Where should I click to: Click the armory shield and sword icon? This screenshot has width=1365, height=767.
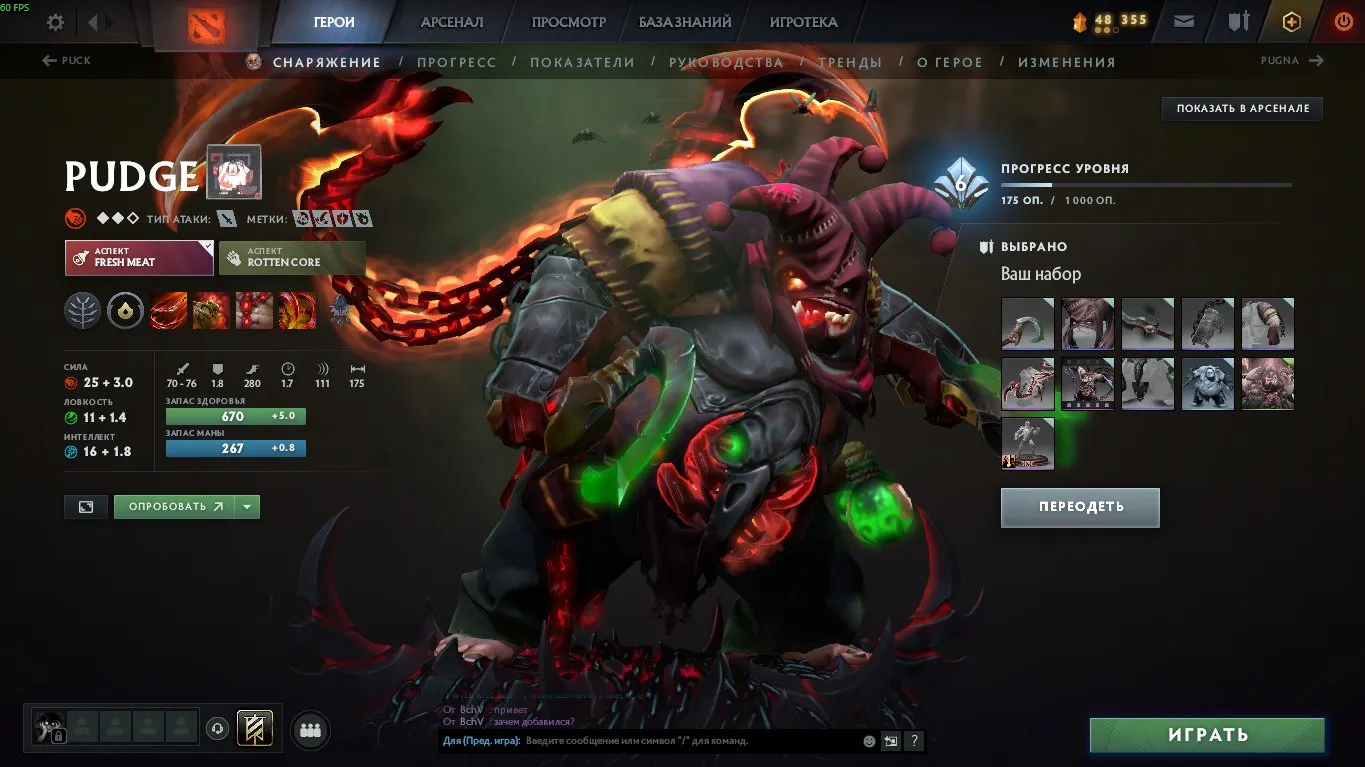click(1238, 21)
